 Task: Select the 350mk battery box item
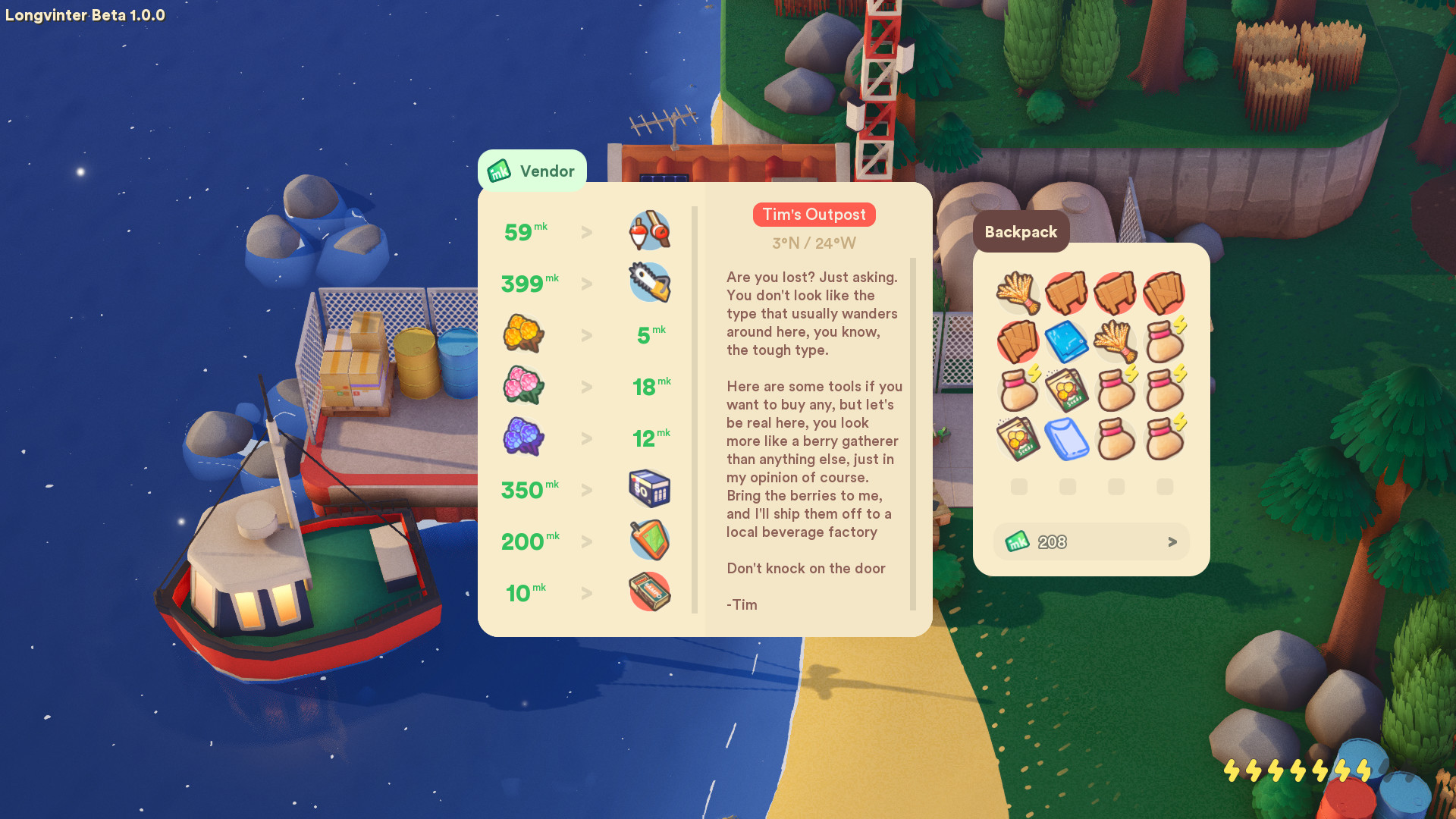650,489
